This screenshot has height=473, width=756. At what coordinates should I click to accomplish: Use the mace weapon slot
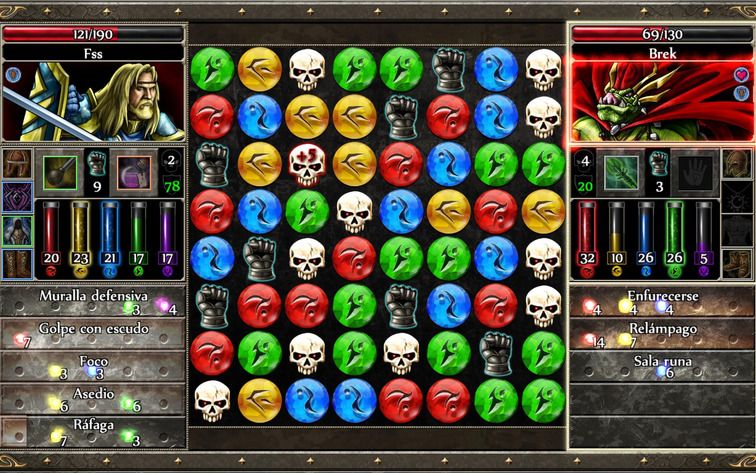point(59,172)
